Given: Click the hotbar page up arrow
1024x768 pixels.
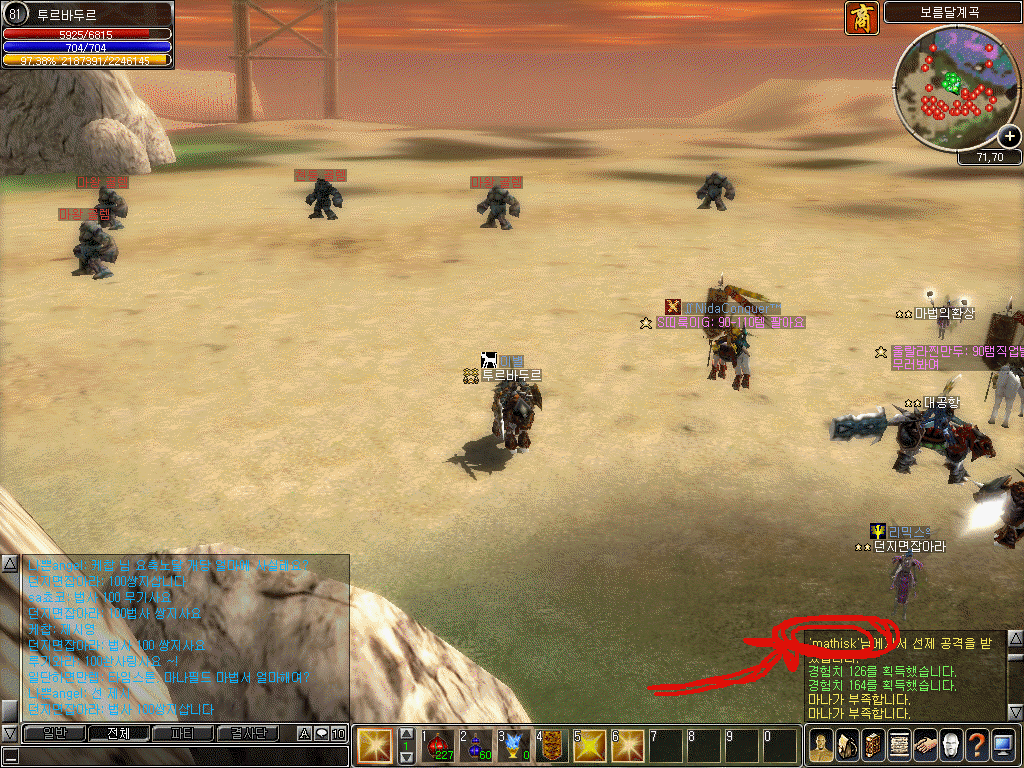Looking at the screenshot, I should point(406,734).
